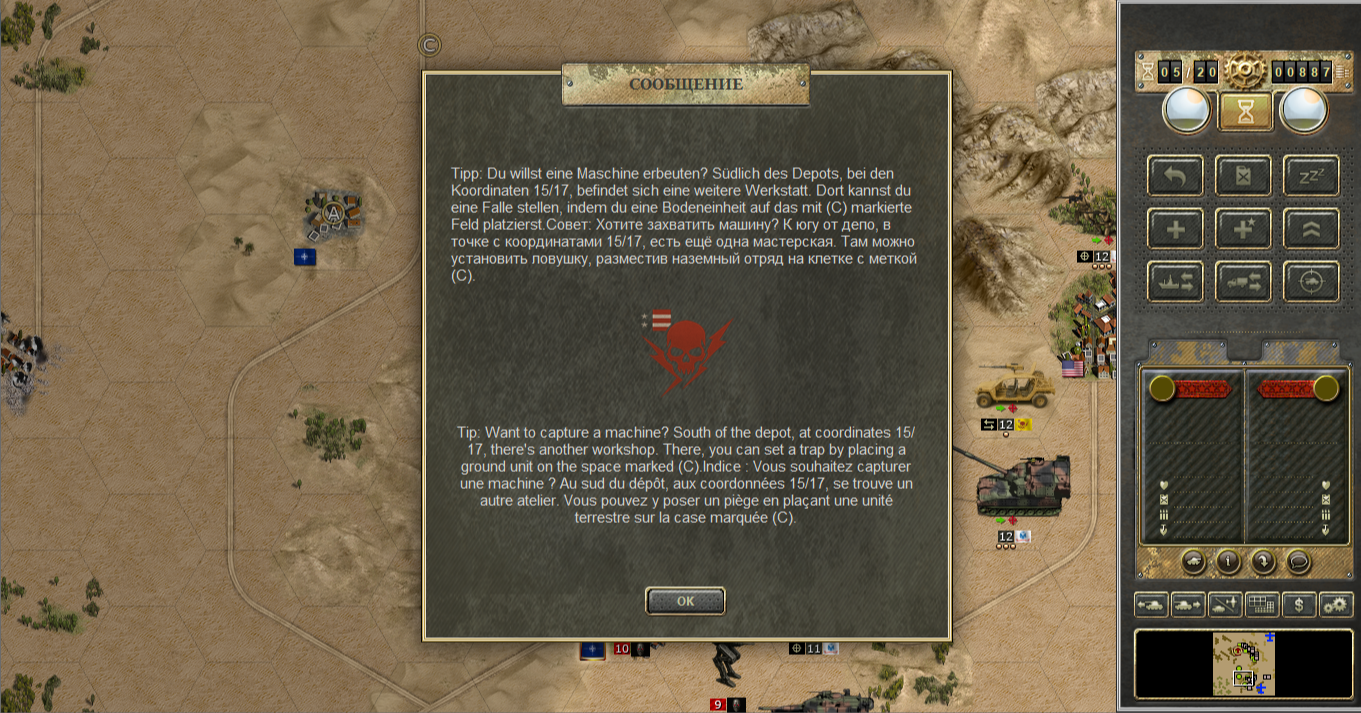Open the dollar sign purchase menu

tap(1299, 604)
